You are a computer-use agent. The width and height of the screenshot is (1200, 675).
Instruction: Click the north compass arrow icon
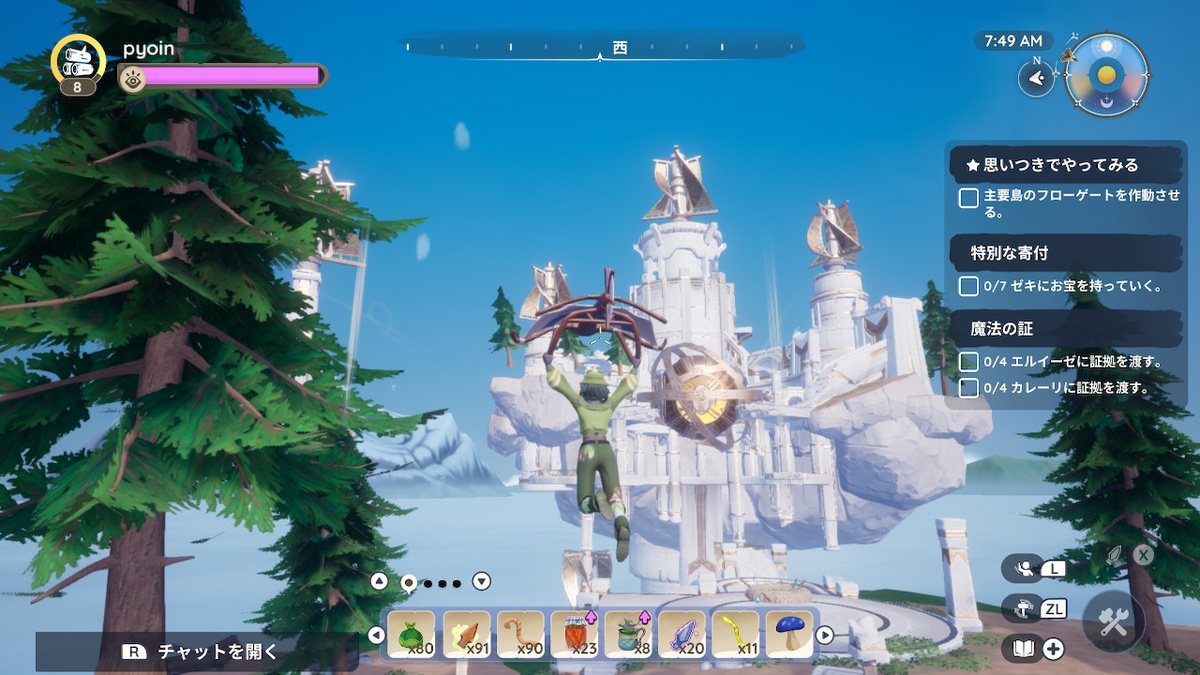tap(1036, 77)
